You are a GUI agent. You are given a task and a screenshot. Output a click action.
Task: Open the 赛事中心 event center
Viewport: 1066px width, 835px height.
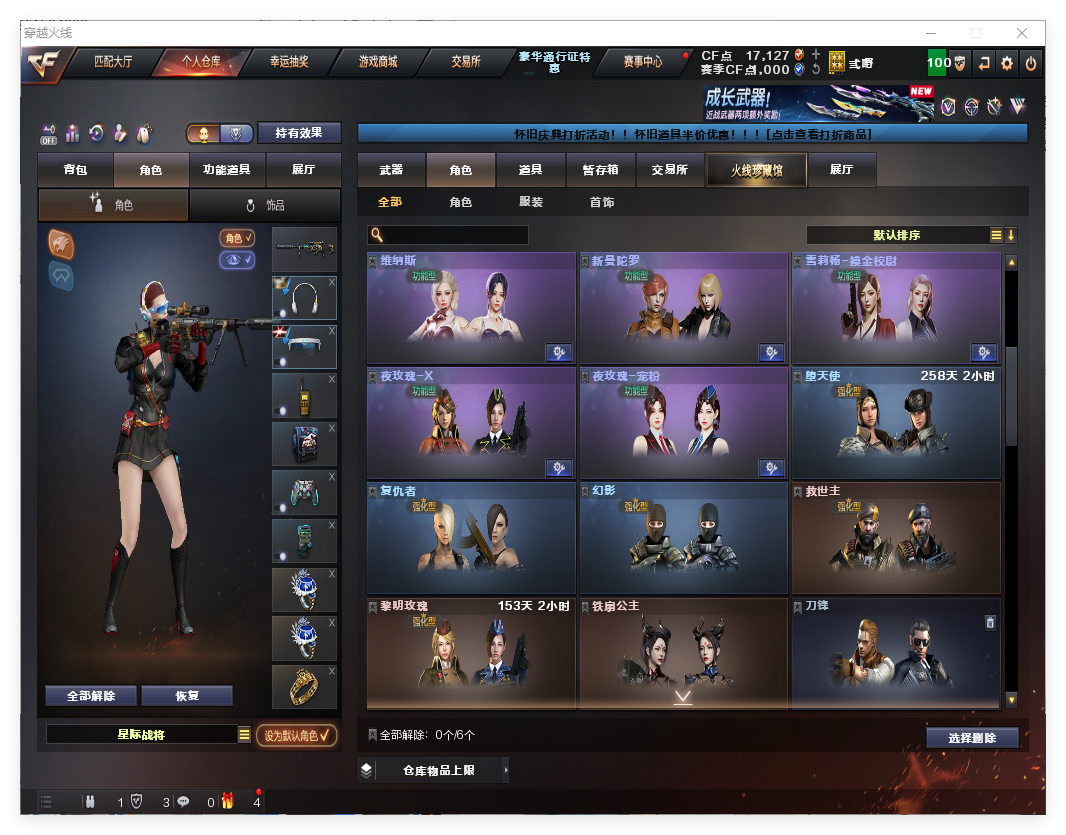(x=642, y=62)
